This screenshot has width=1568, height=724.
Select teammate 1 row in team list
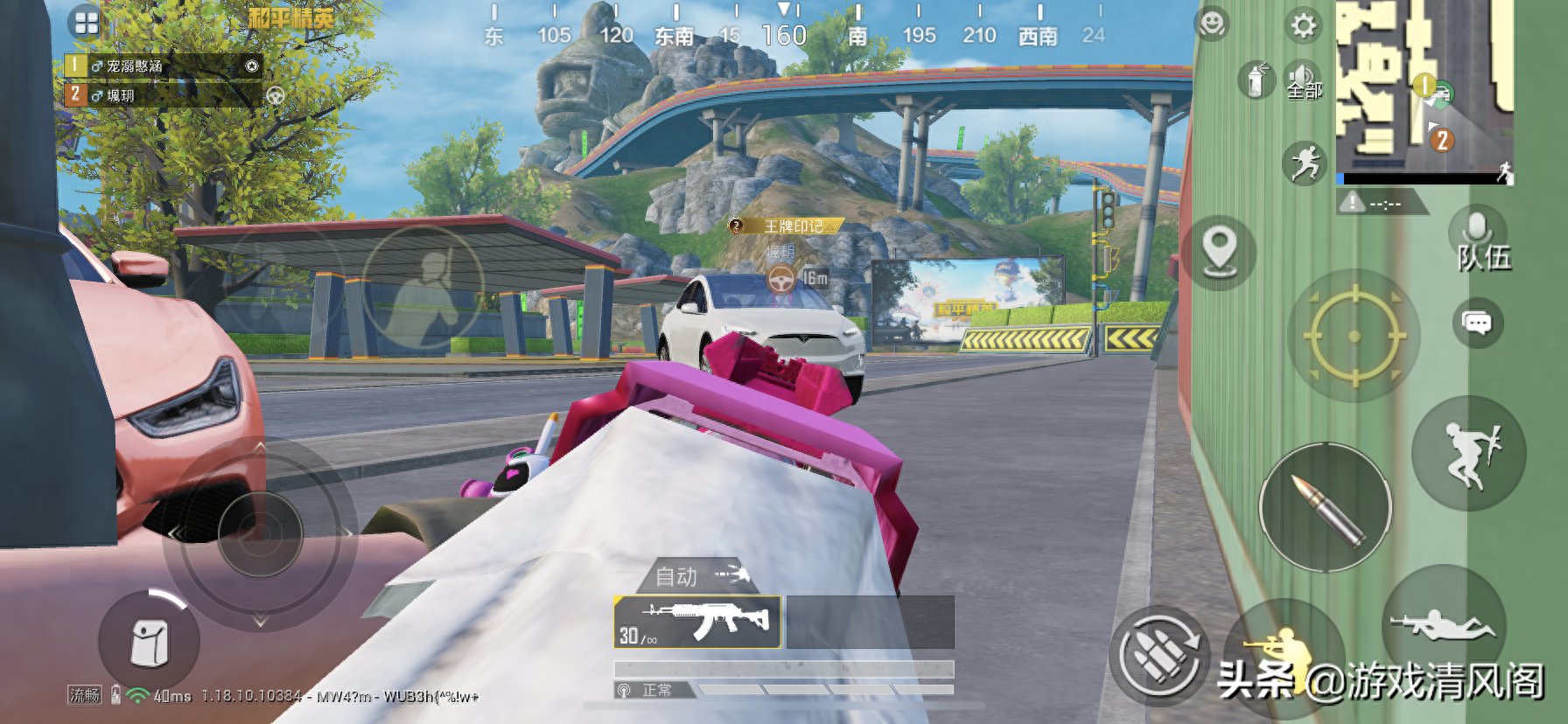pyautogui.click(x=163, y=66)
